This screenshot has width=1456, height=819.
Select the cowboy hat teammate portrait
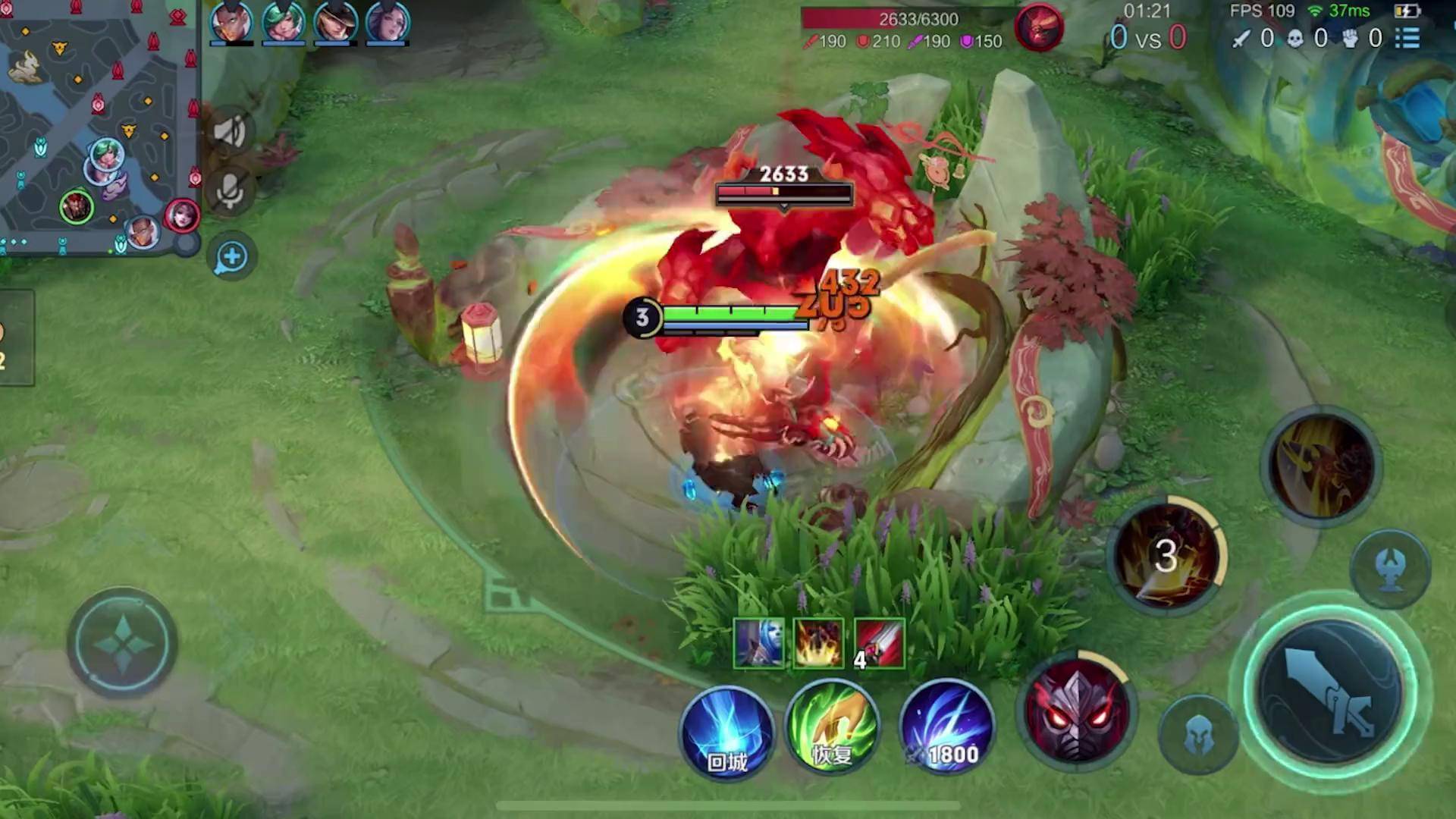[335, 21]
